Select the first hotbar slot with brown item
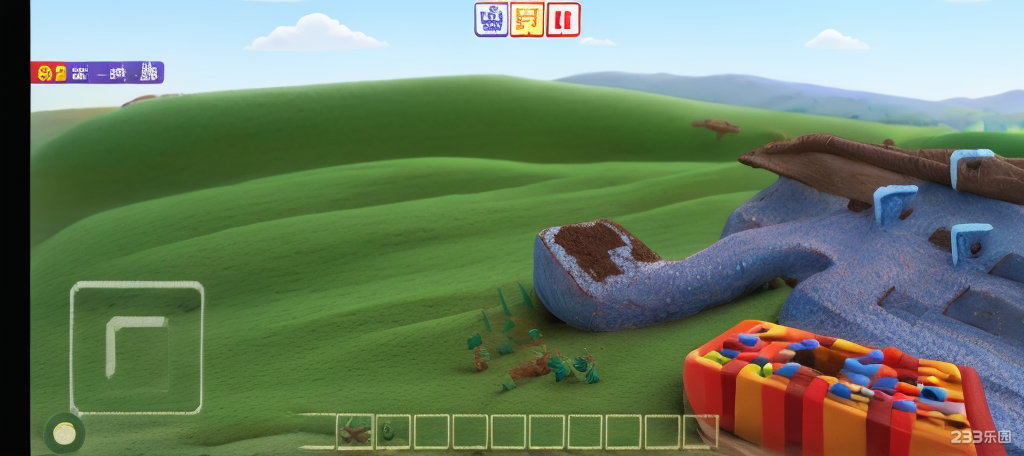The height and width of the screenshot is (456, 1024). click(354, 431)
